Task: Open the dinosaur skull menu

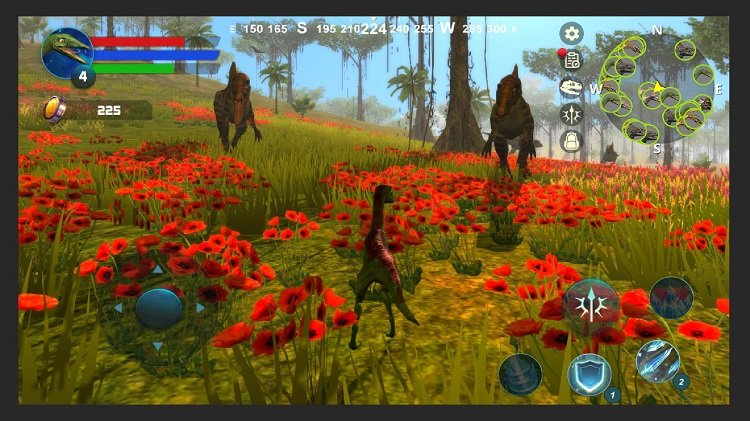Action: click(x=571, y=88)
